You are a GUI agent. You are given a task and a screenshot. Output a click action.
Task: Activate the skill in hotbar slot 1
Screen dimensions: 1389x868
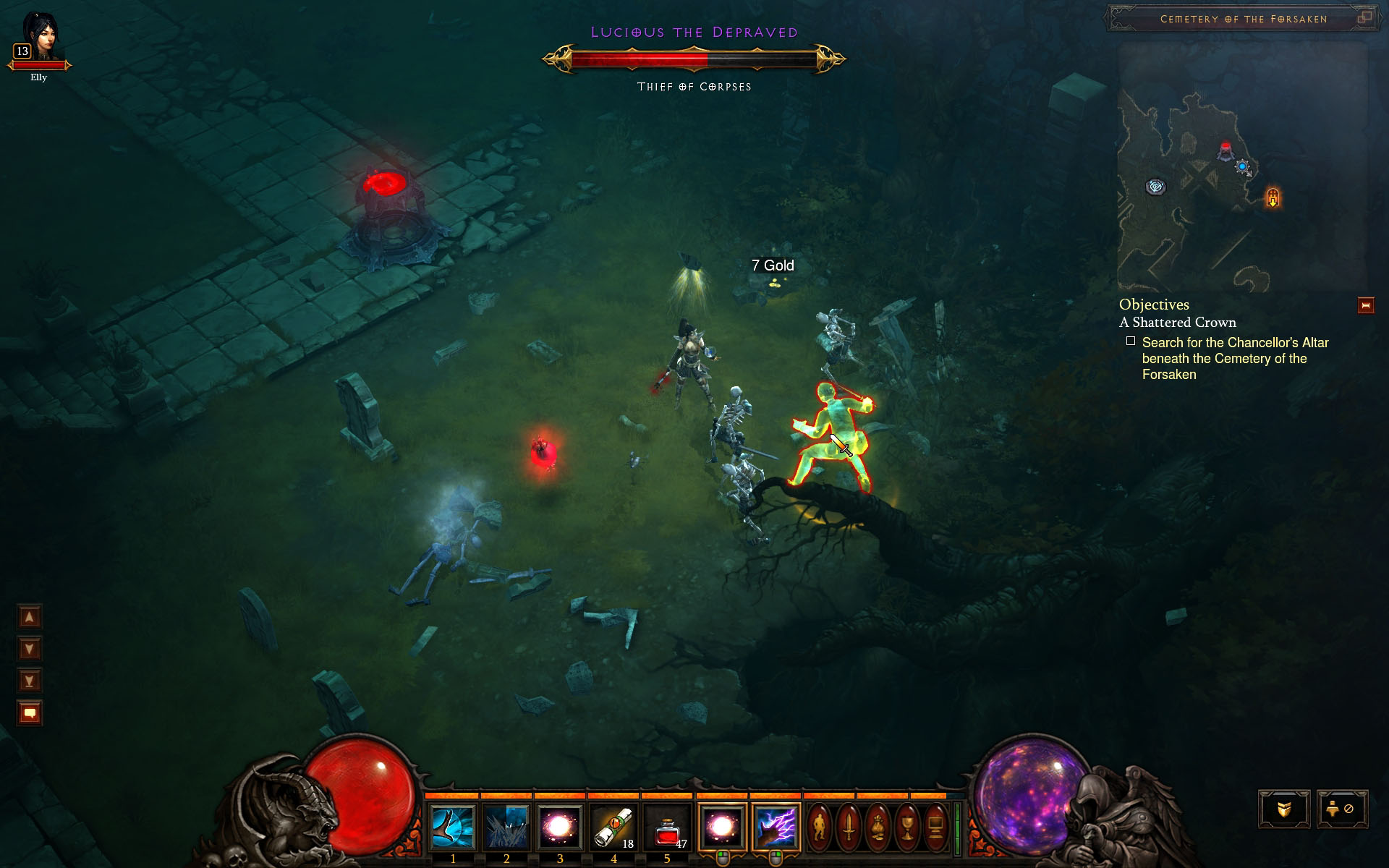pos(453,827)
